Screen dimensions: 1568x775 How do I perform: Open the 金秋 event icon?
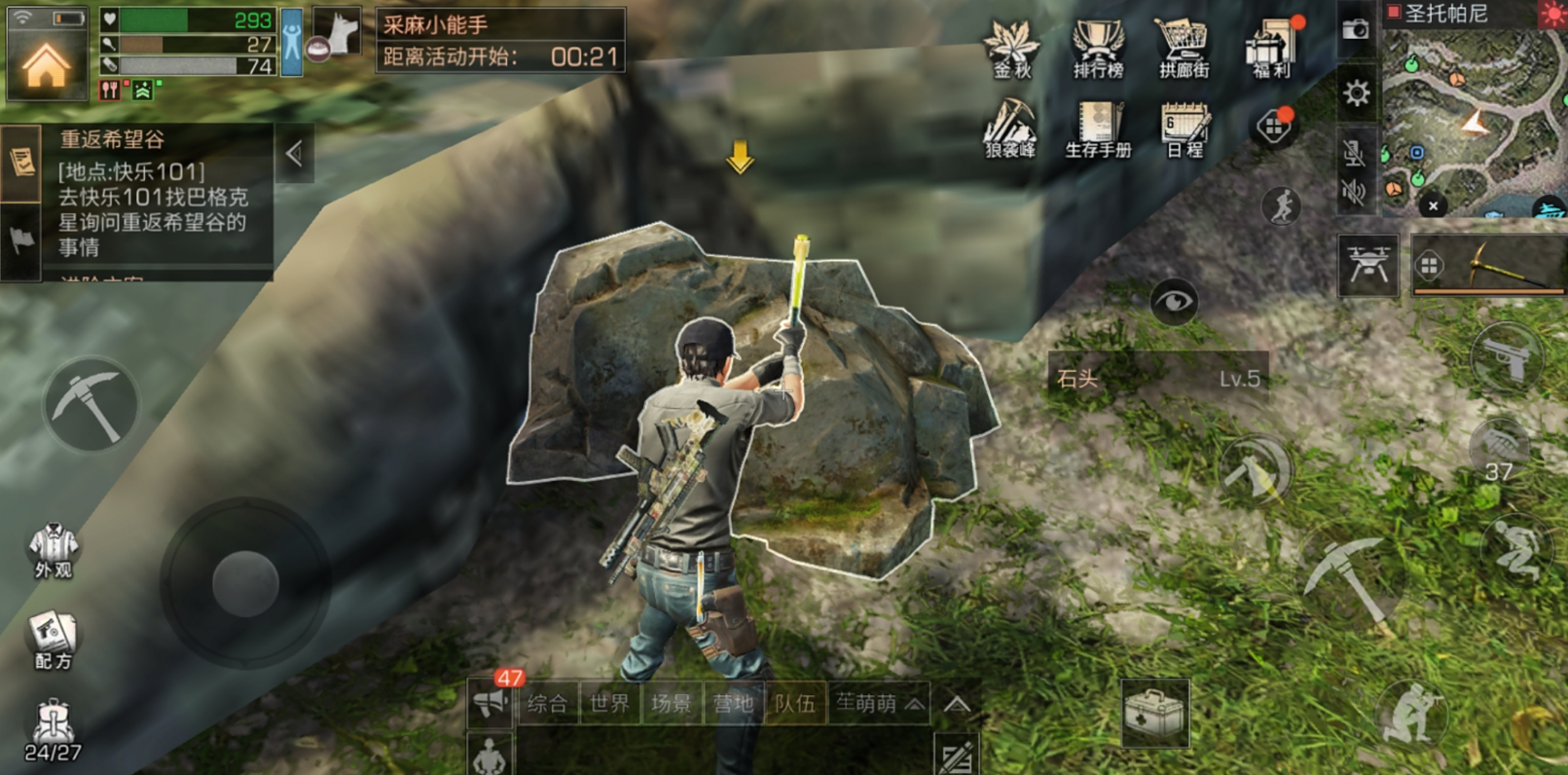pyautogui.click(x=1011, y=48)
